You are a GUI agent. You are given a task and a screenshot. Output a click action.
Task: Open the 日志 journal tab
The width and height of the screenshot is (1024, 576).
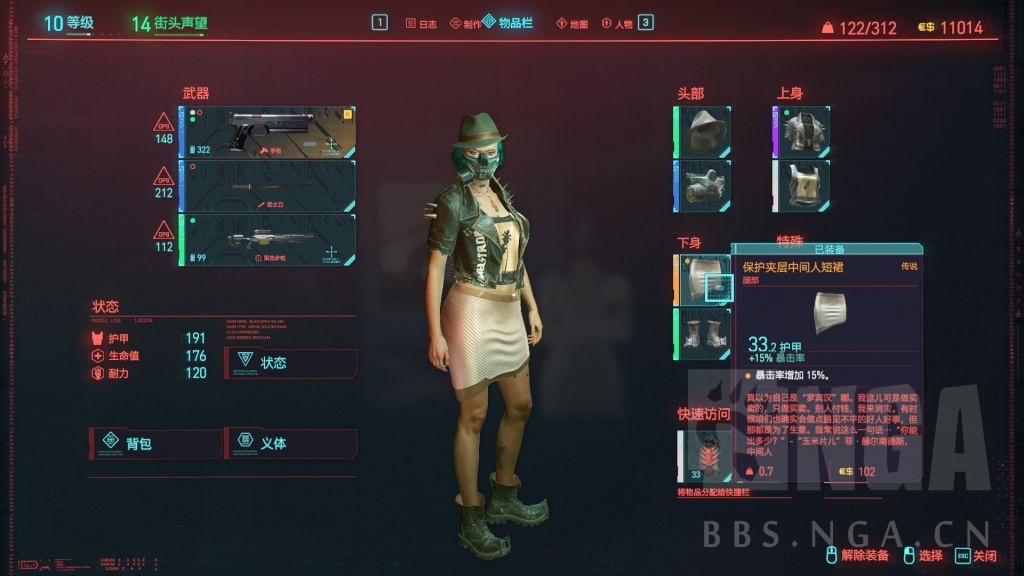pos(421,23)
